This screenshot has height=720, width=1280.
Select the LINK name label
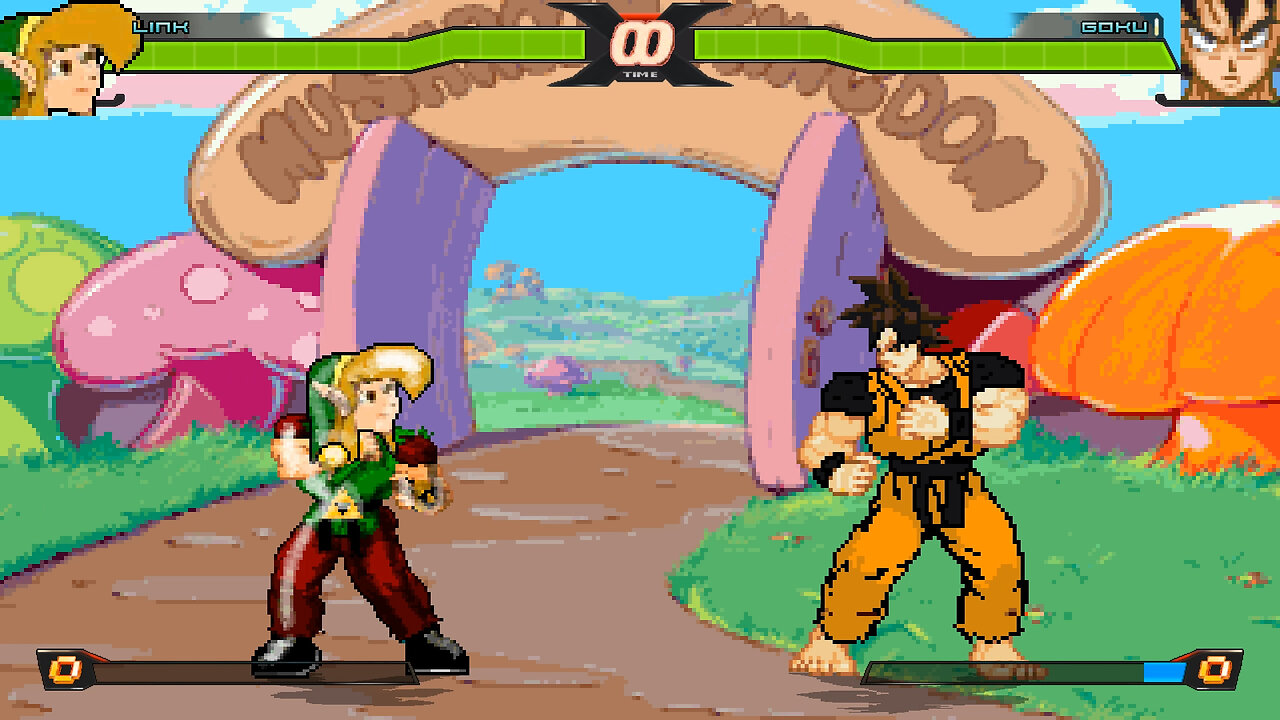[x=160, y=28]
